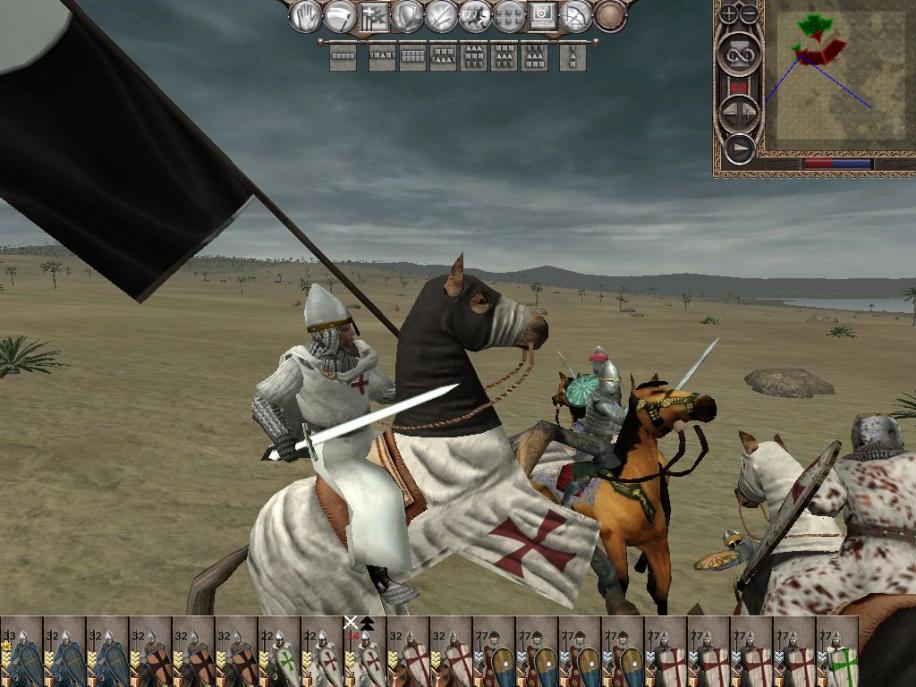916x687 pixels.
Task: Activate the plain round bronze ability button
Action: click(610, 16)
